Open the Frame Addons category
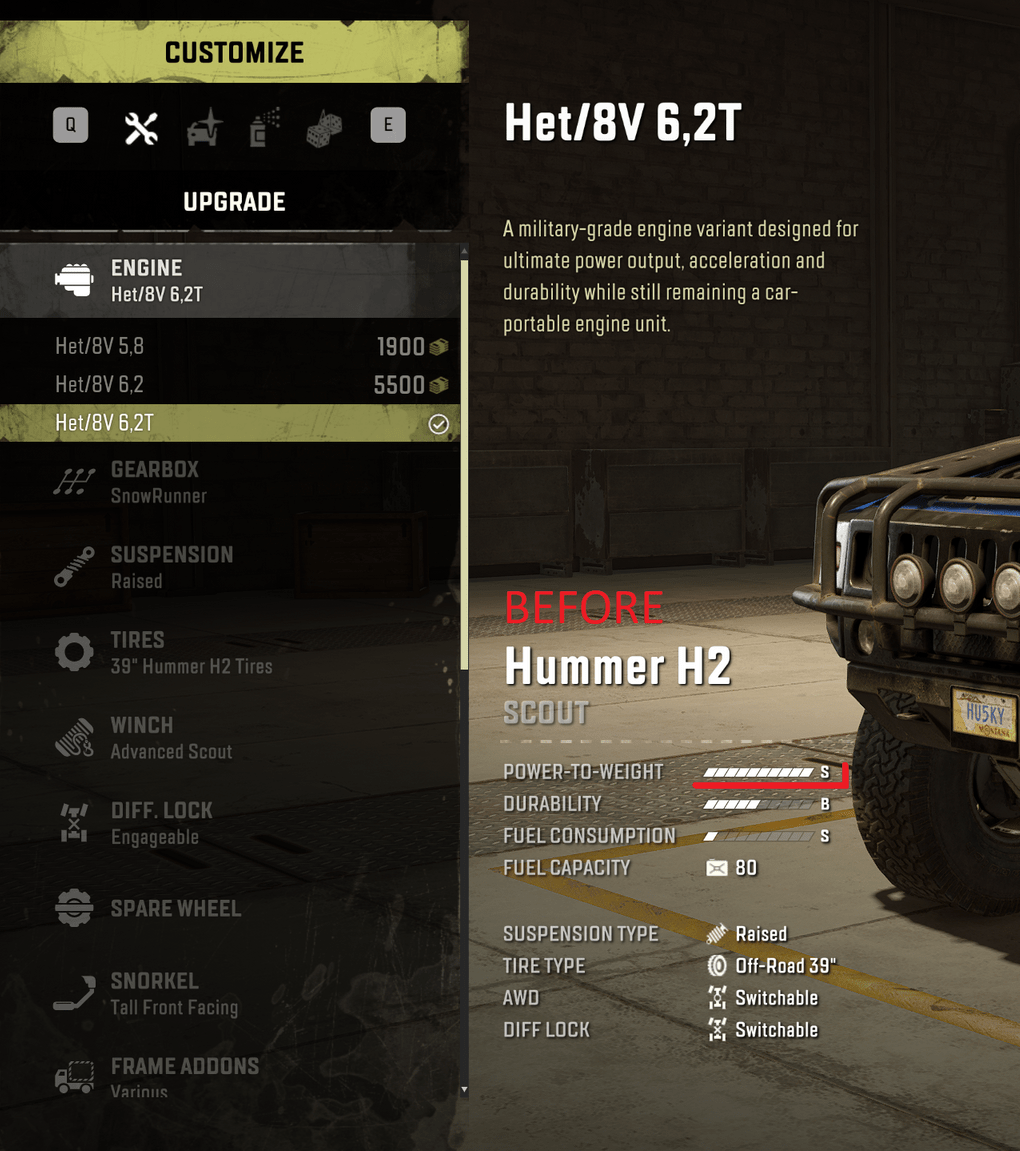 click(230, 1076)
